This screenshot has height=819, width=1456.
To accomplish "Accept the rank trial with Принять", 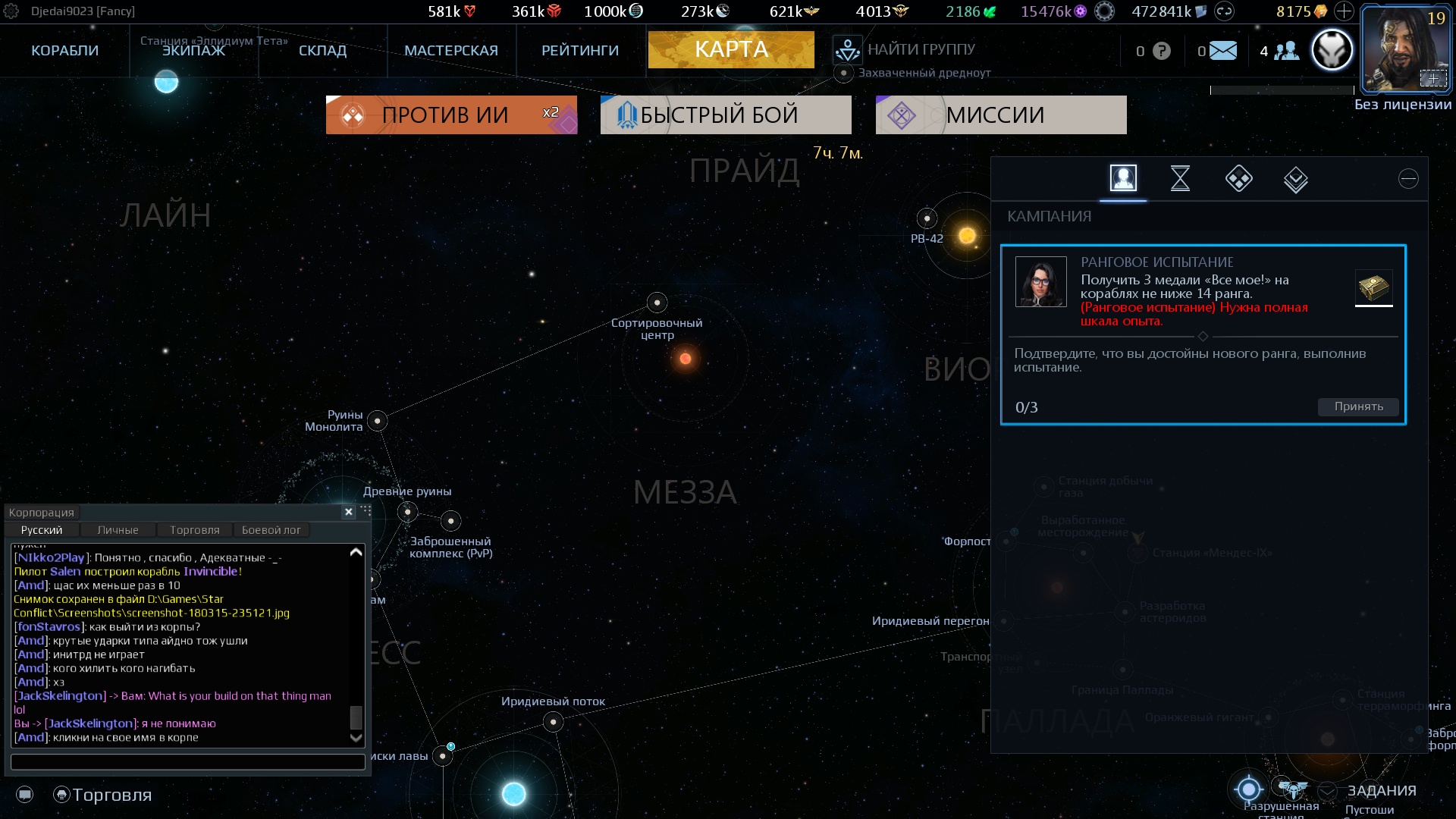I will (1358, 406).
